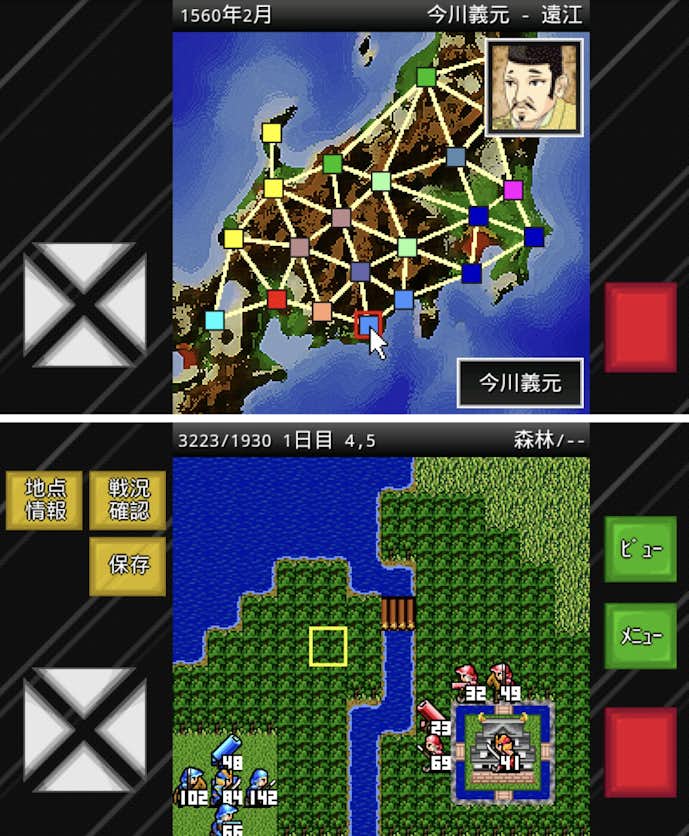Image resolution: width=689 pixels, height=836 pixels.
Task: Select the magenta province node
Action: (513, 190)
